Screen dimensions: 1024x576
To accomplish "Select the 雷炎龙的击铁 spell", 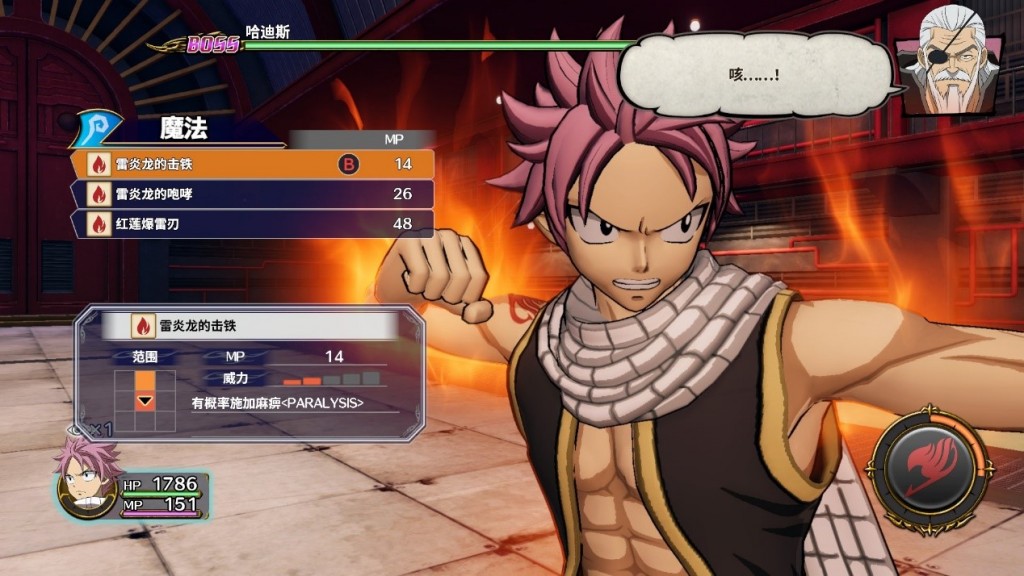I will click(x=252, y=164).
